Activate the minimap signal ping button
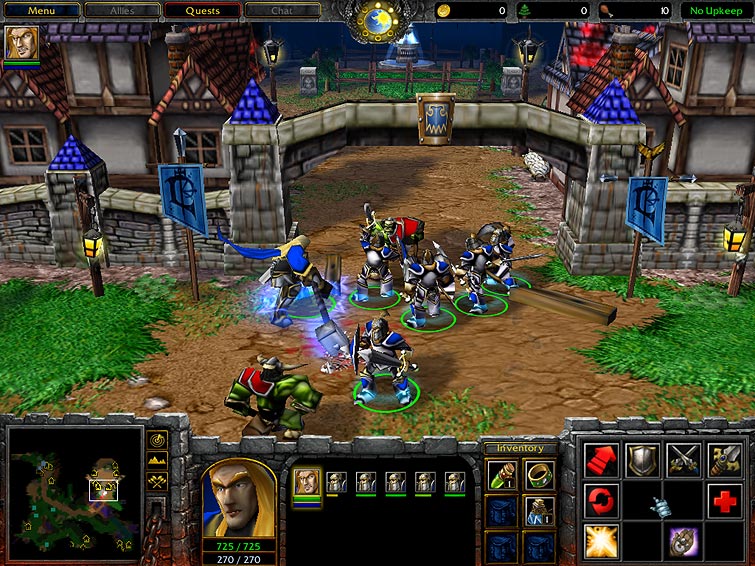 [x=157, y=440]
